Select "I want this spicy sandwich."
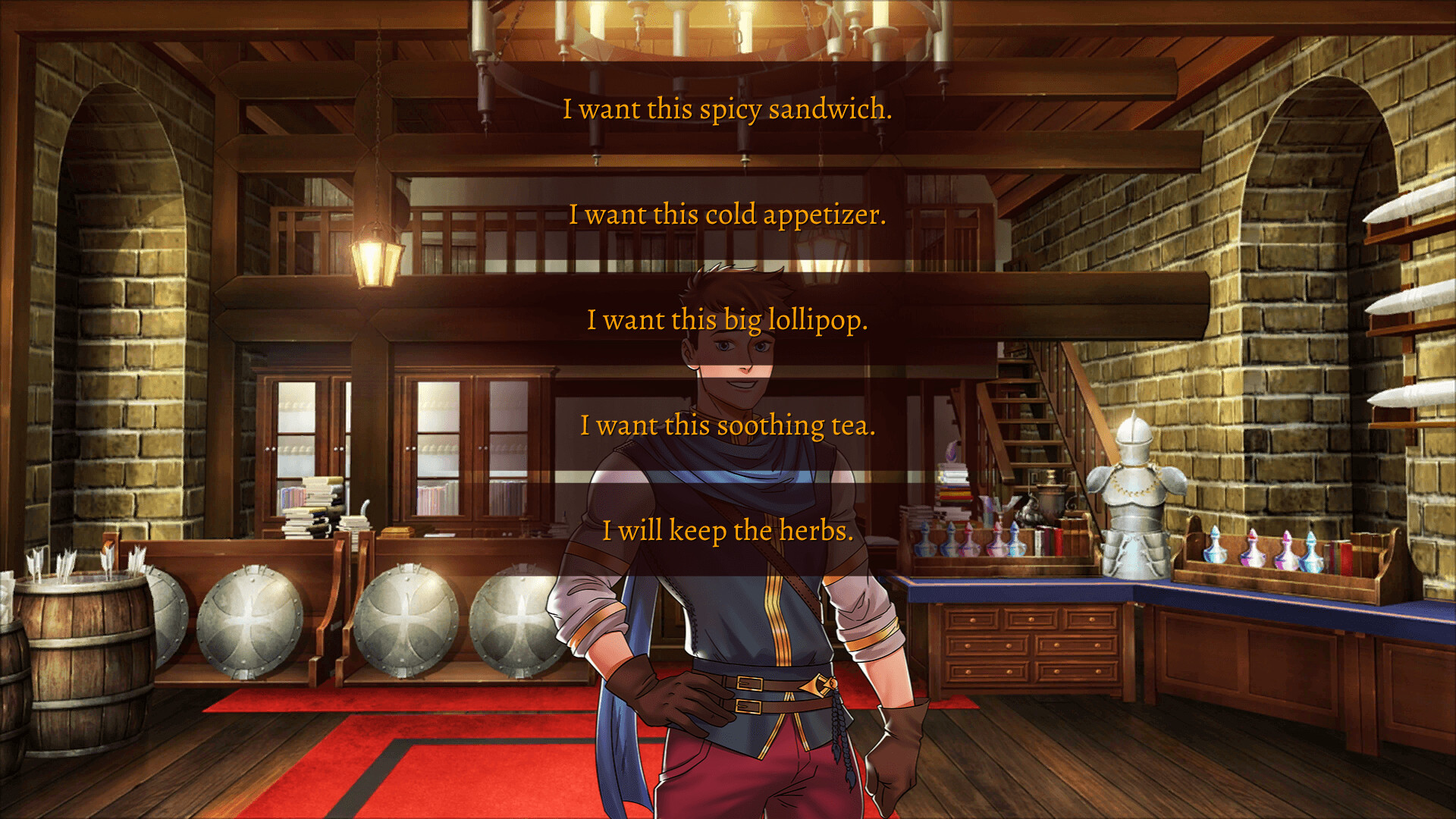 click(728, 110)
